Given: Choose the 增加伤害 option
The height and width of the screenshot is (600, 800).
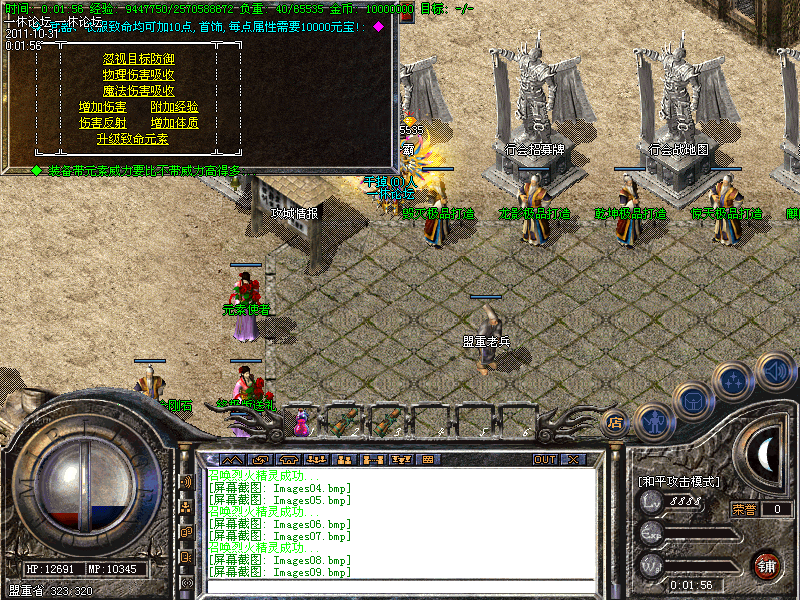Looking at the screenshot, I should pos(102,107).
